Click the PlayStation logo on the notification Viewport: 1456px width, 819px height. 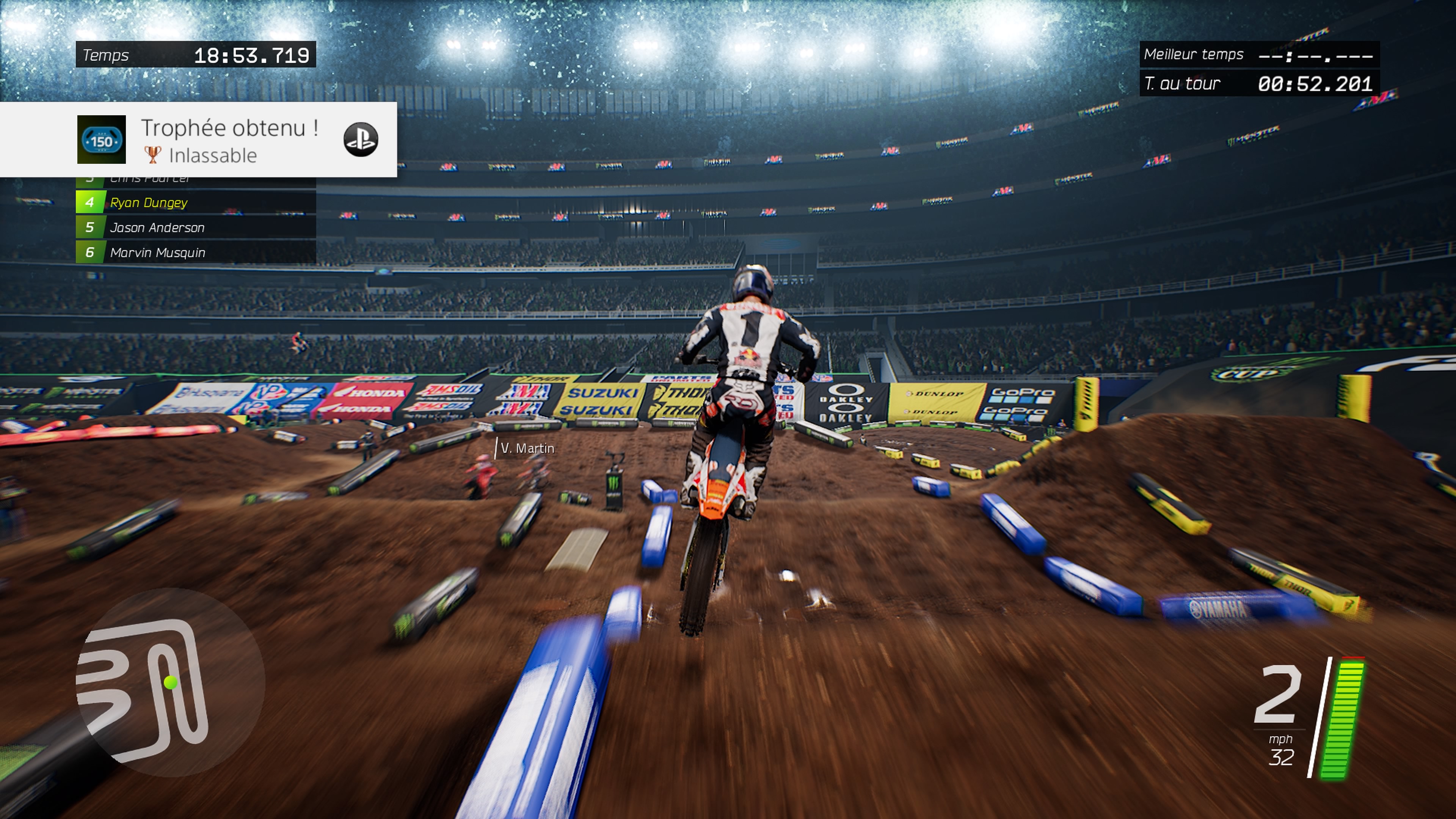point(361,140)
